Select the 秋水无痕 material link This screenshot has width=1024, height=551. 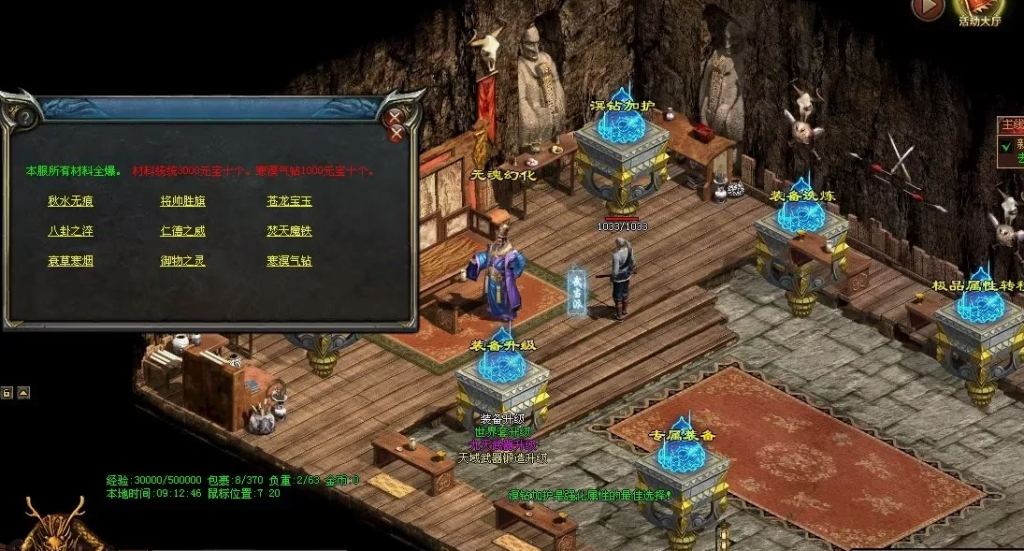[x=71, y=201]
